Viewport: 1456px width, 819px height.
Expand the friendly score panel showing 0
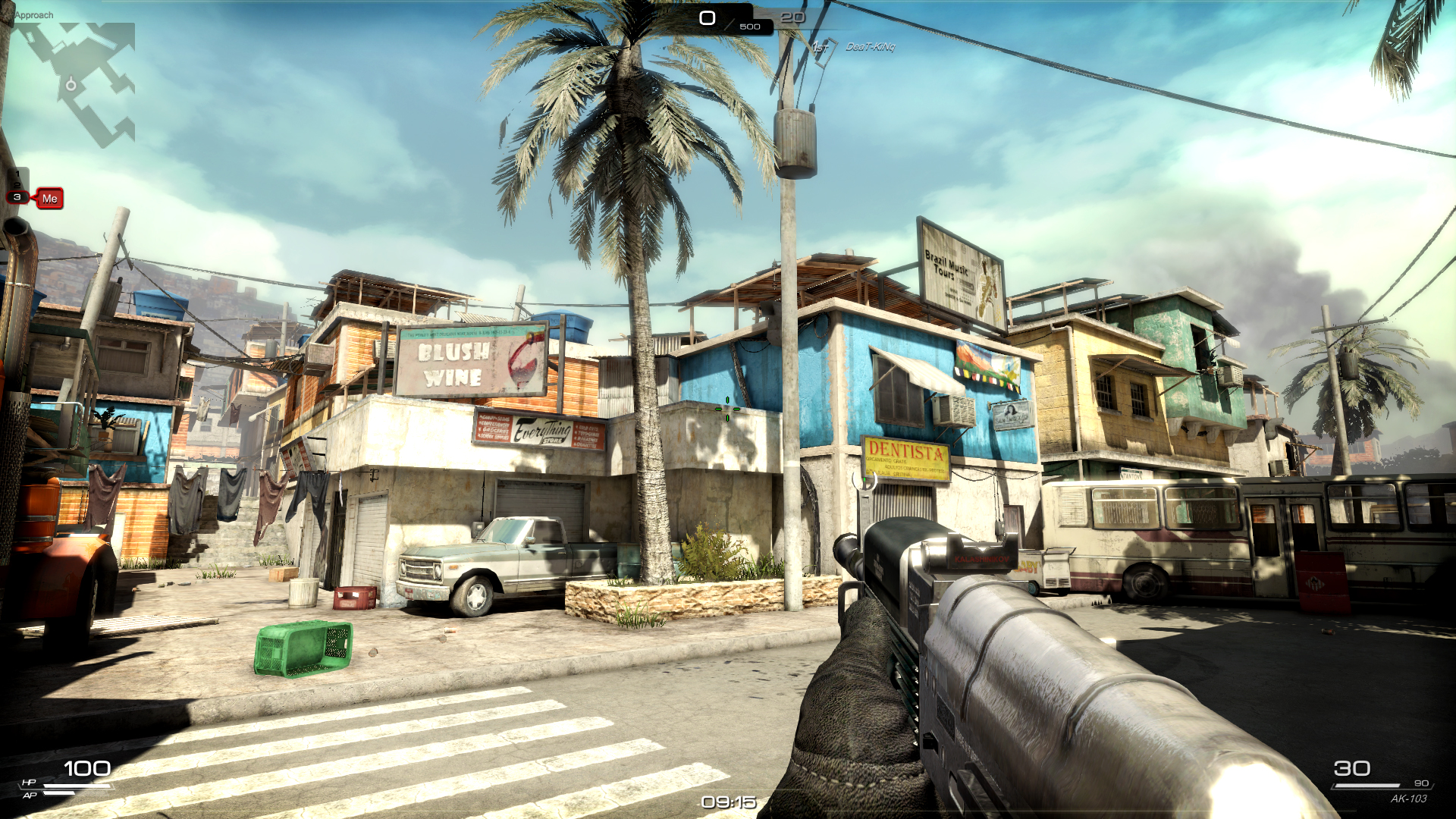click(x=707, y=17)
